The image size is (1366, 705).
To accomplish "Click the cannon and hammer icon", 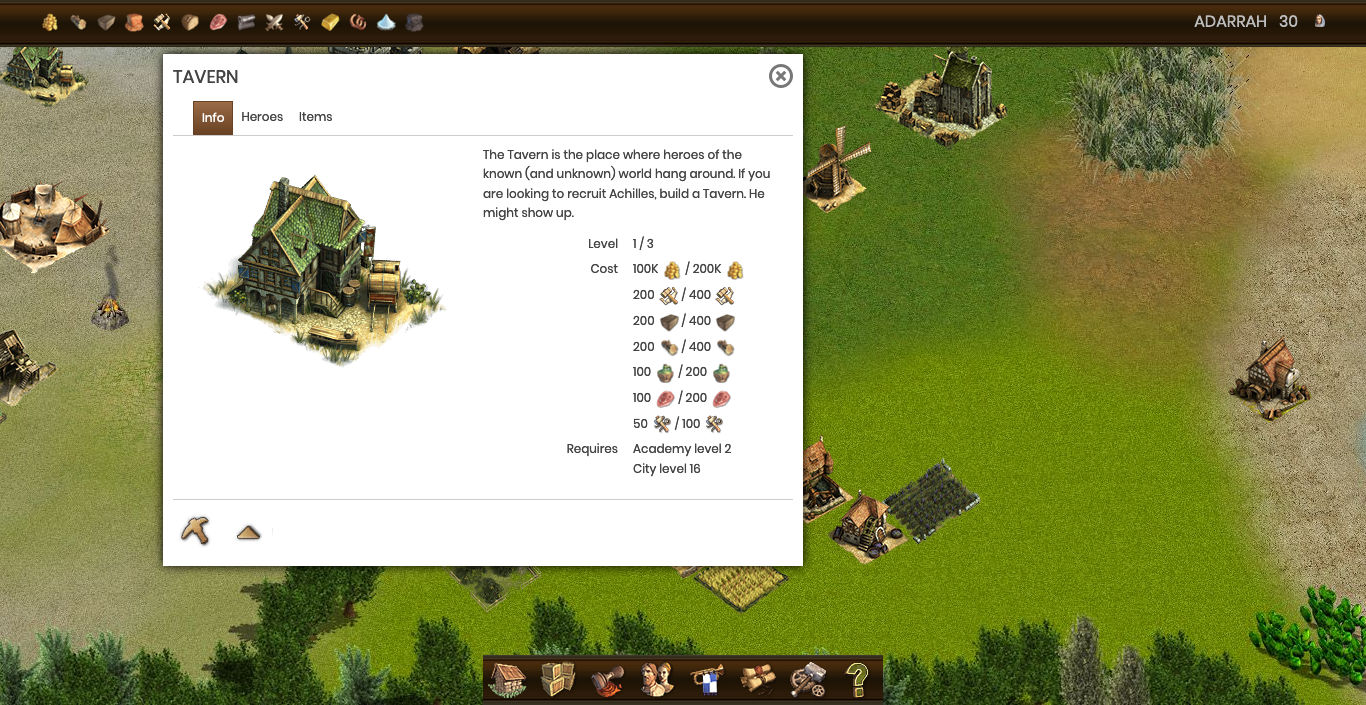I will point(807,679).
